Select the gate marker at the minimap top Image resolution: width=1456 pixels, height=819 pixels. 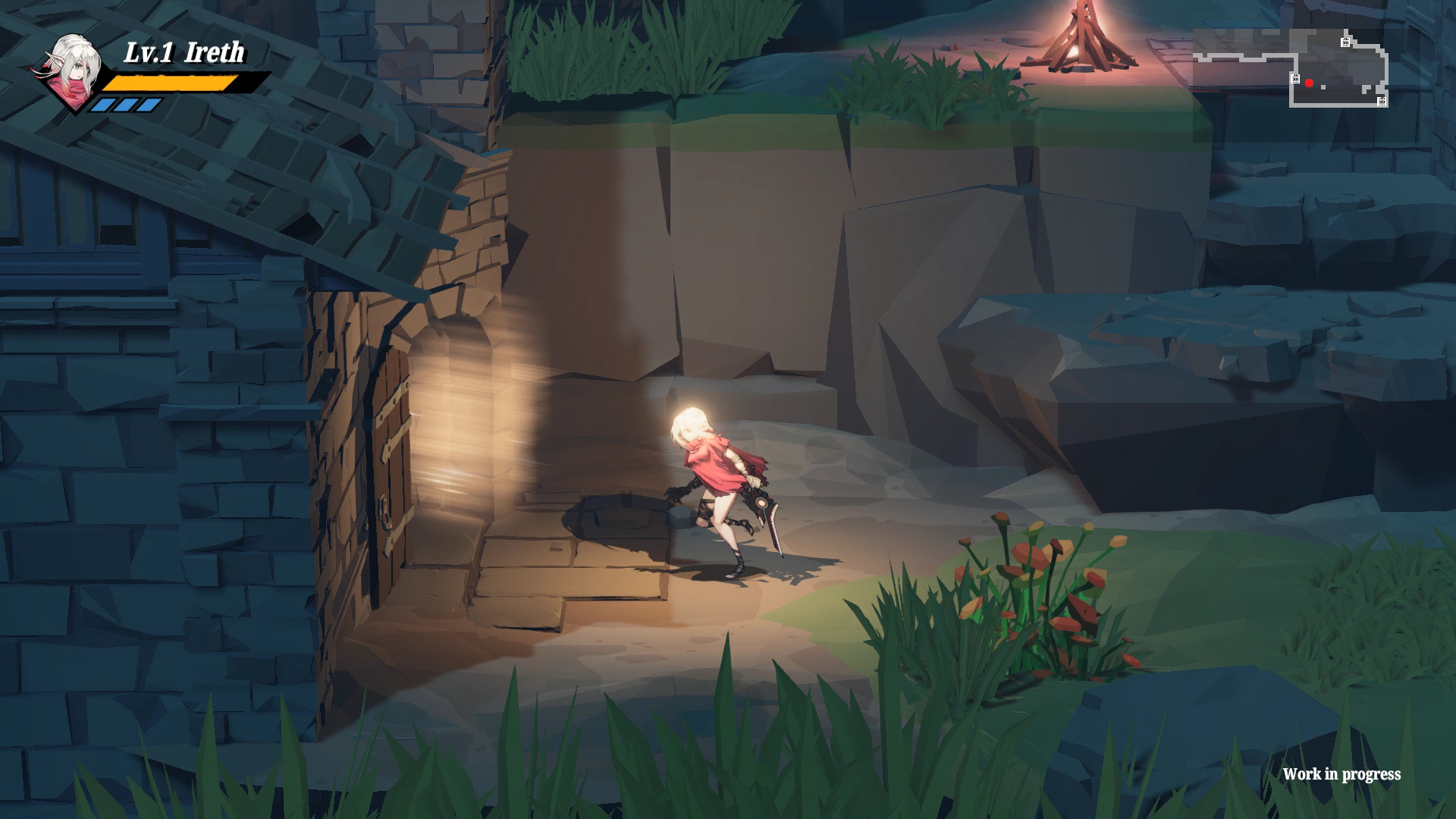[x=1345, y=42]
